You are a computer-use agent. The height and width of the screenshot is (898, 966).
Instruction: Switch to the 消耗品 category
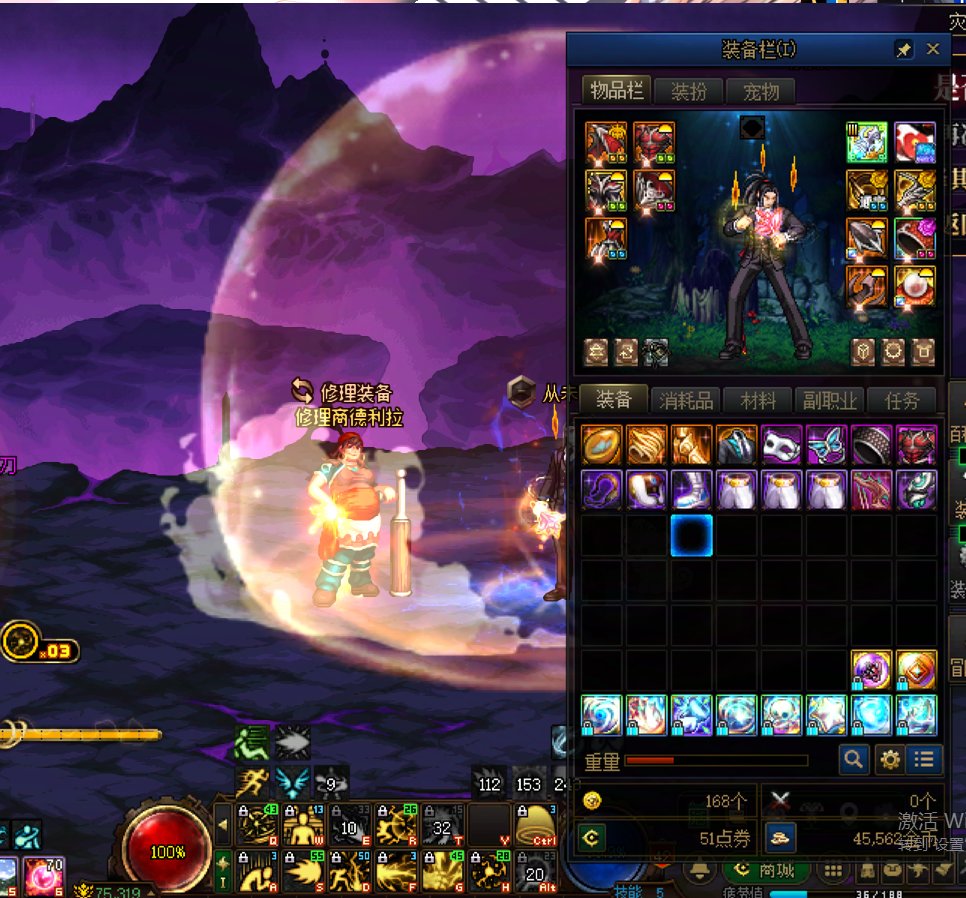[686, 401]
